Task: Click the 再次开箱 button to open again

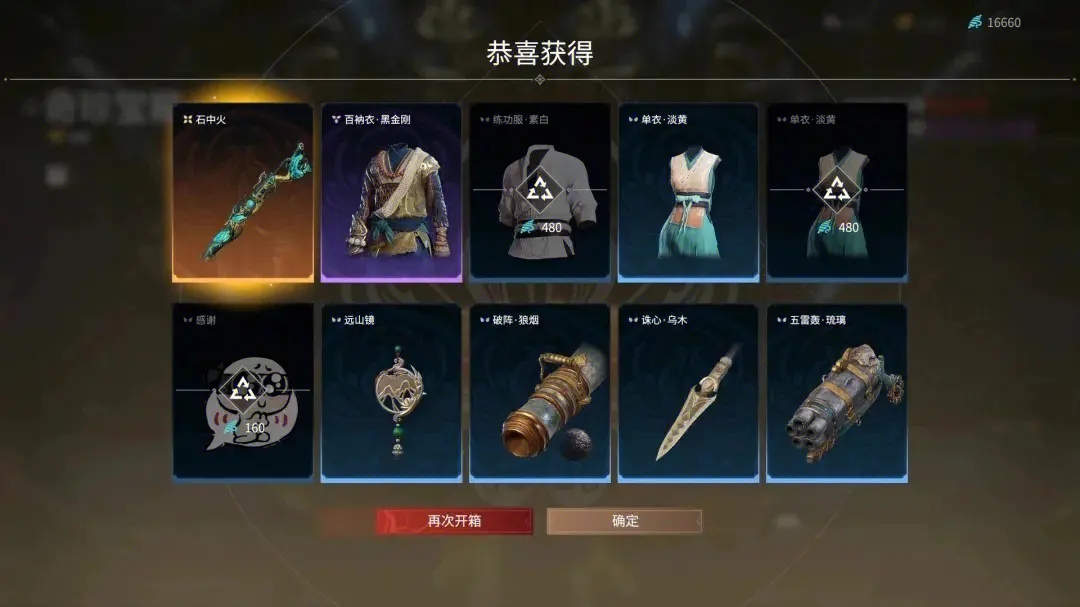Action: coord(454,521)
